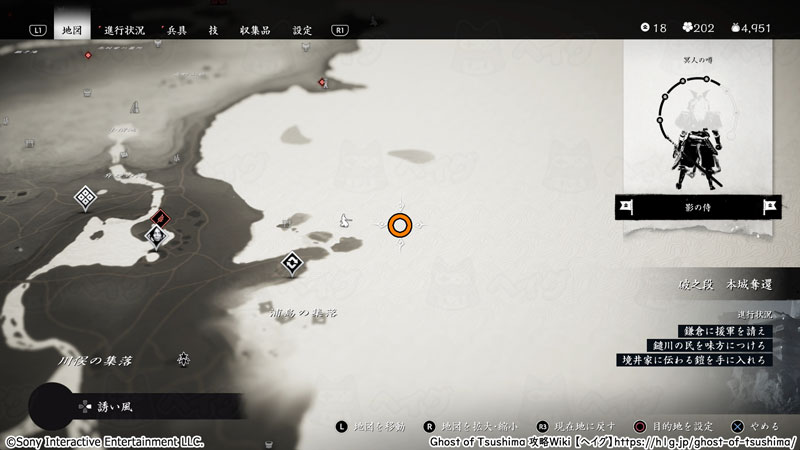Choose objective 鑓川の民を味方につけろ
This screenshot has height=450, width=800.
(710, 344)
